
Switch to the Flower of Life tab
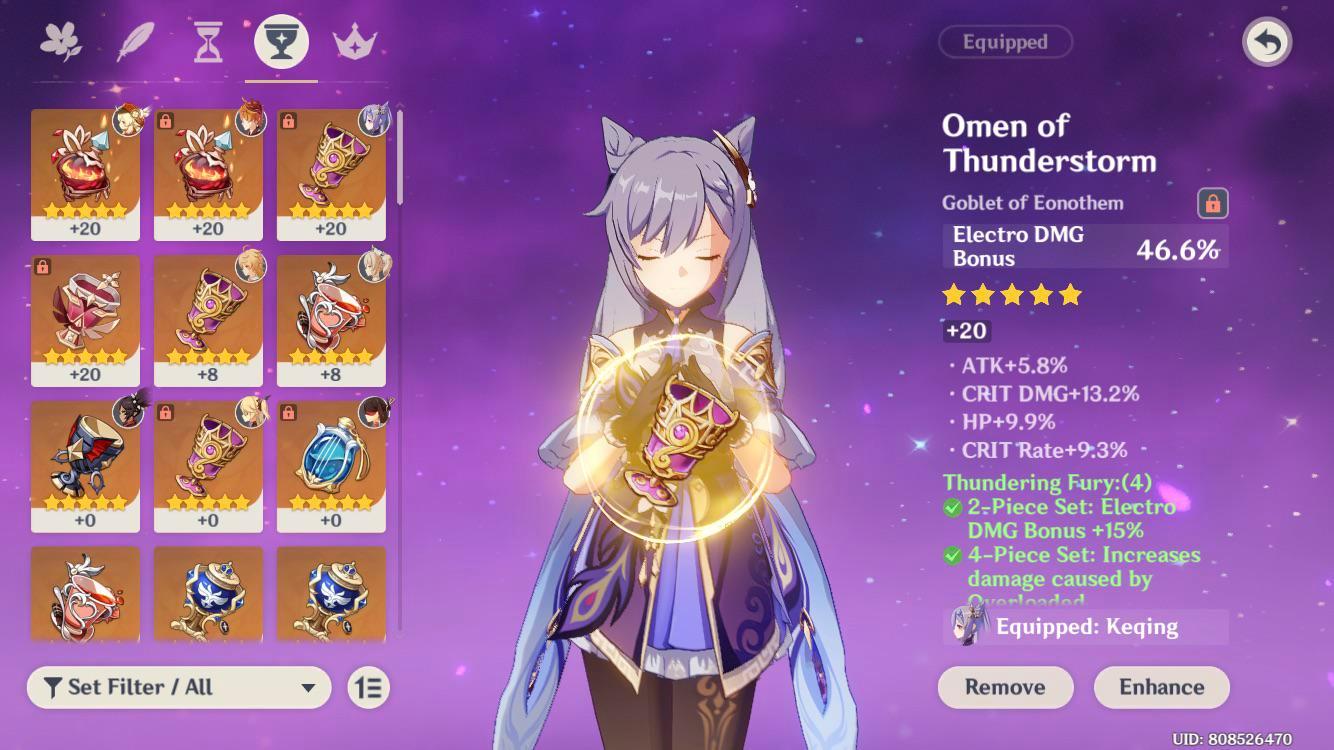pyautogui.click(x=62, y=38)
